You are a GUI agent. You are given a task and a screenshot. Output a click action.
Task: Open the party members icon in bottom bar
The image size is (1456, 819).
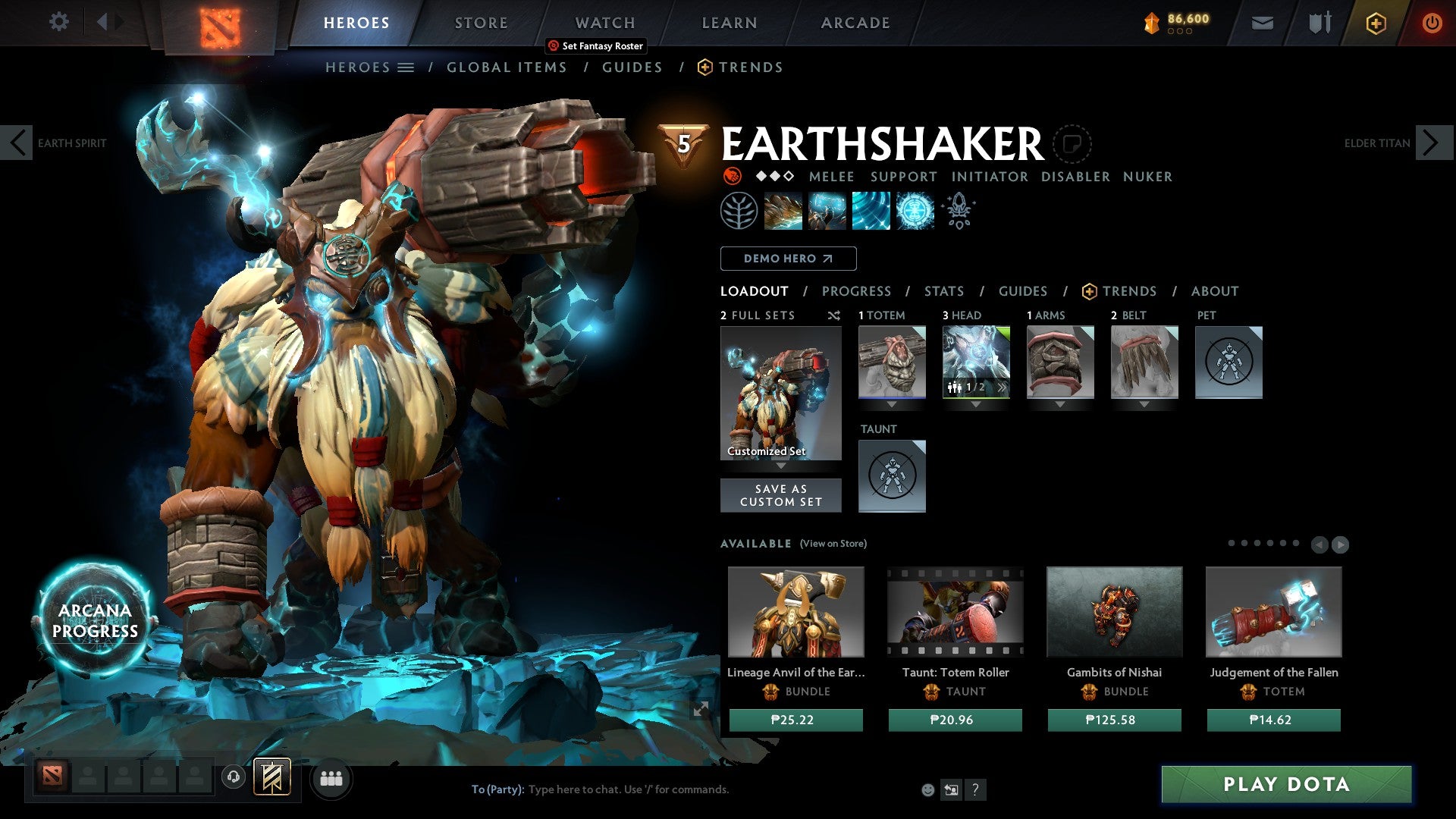tap(331, 778)
